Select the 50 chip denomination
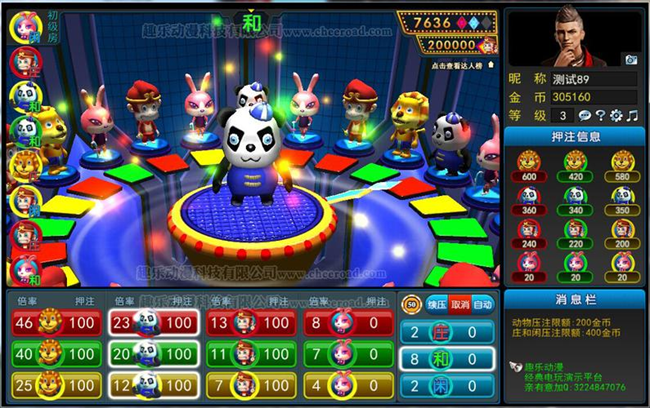The height and width of the screenshot is (408, 650). point(411,303)
